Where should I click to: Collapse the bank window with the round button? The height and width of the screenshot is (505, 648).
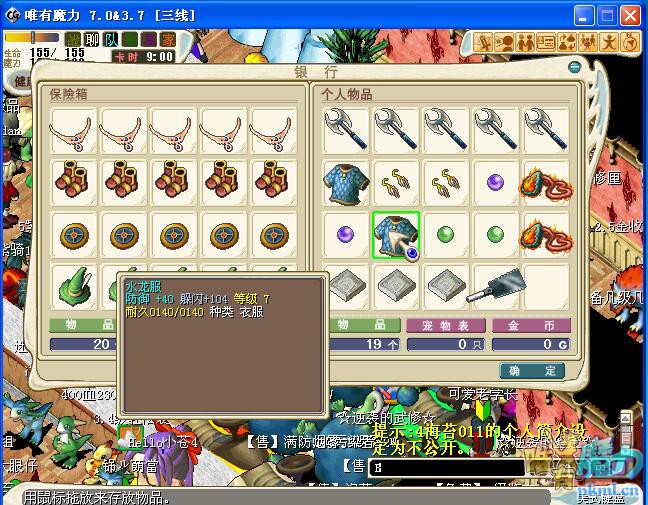point(574,68)
